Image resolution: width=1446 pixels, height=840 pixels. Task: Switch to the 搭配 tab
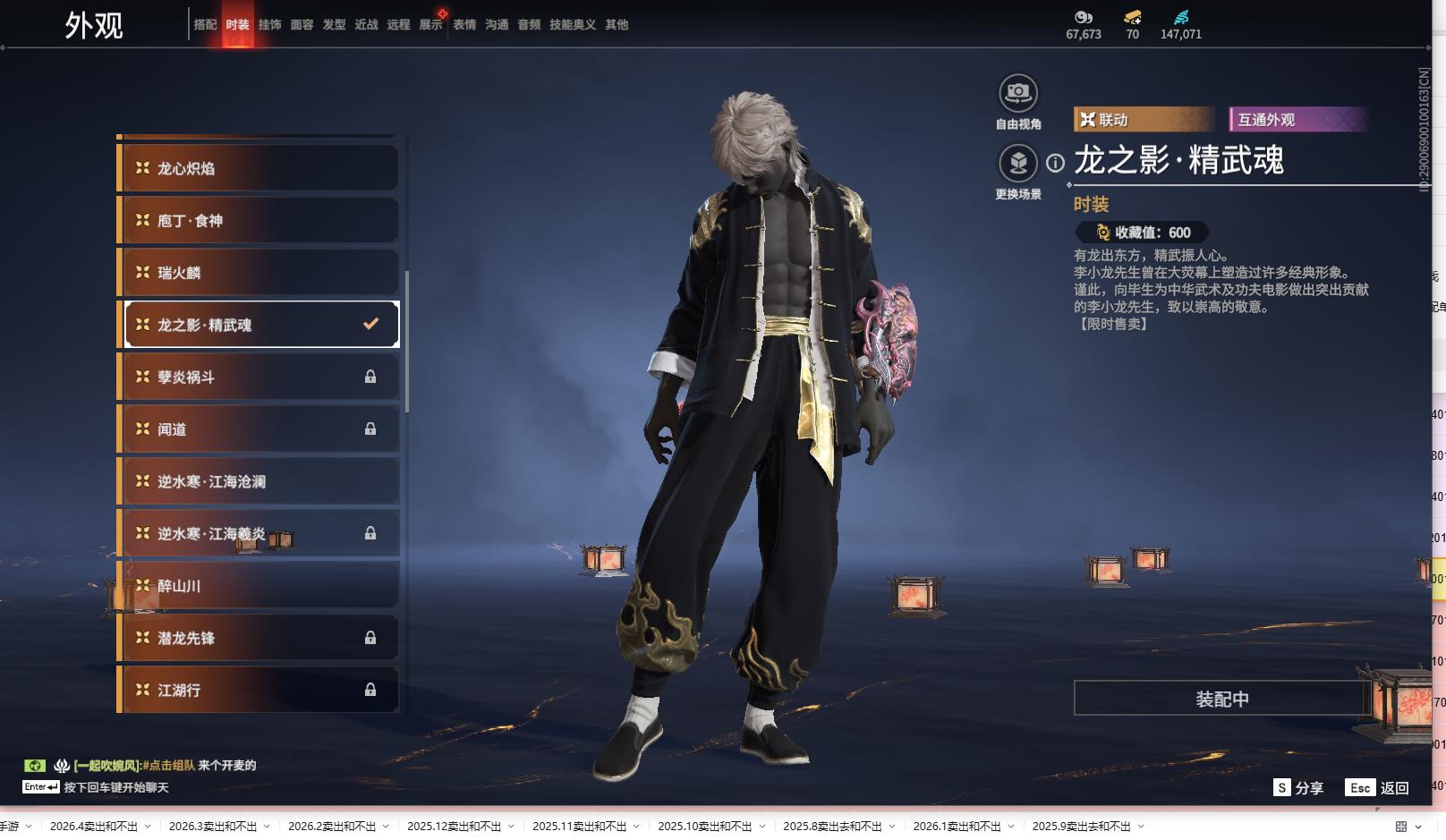click(205, 25)
